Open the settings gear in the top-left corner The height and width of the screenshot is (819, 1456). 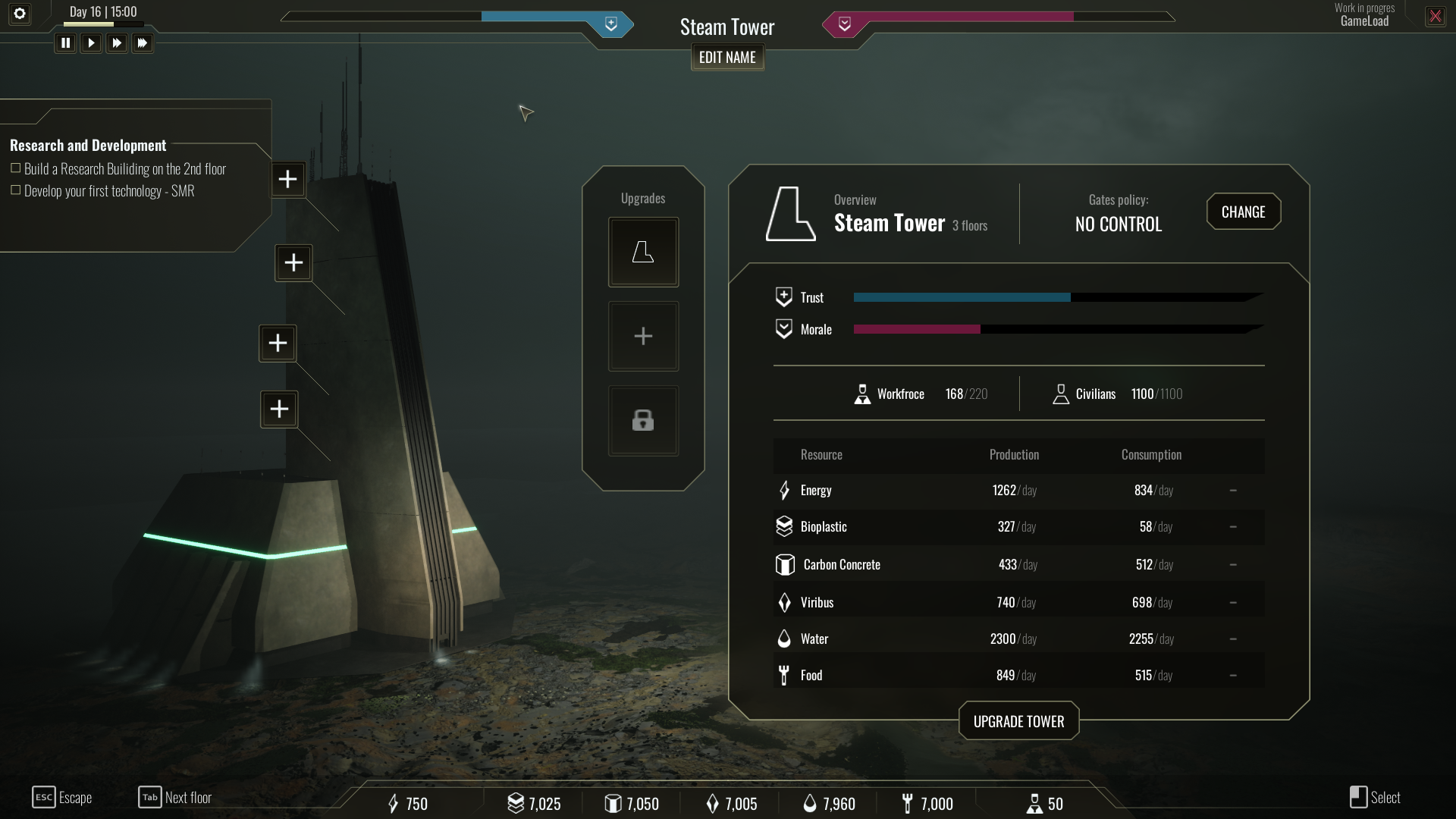pos(19,14)
